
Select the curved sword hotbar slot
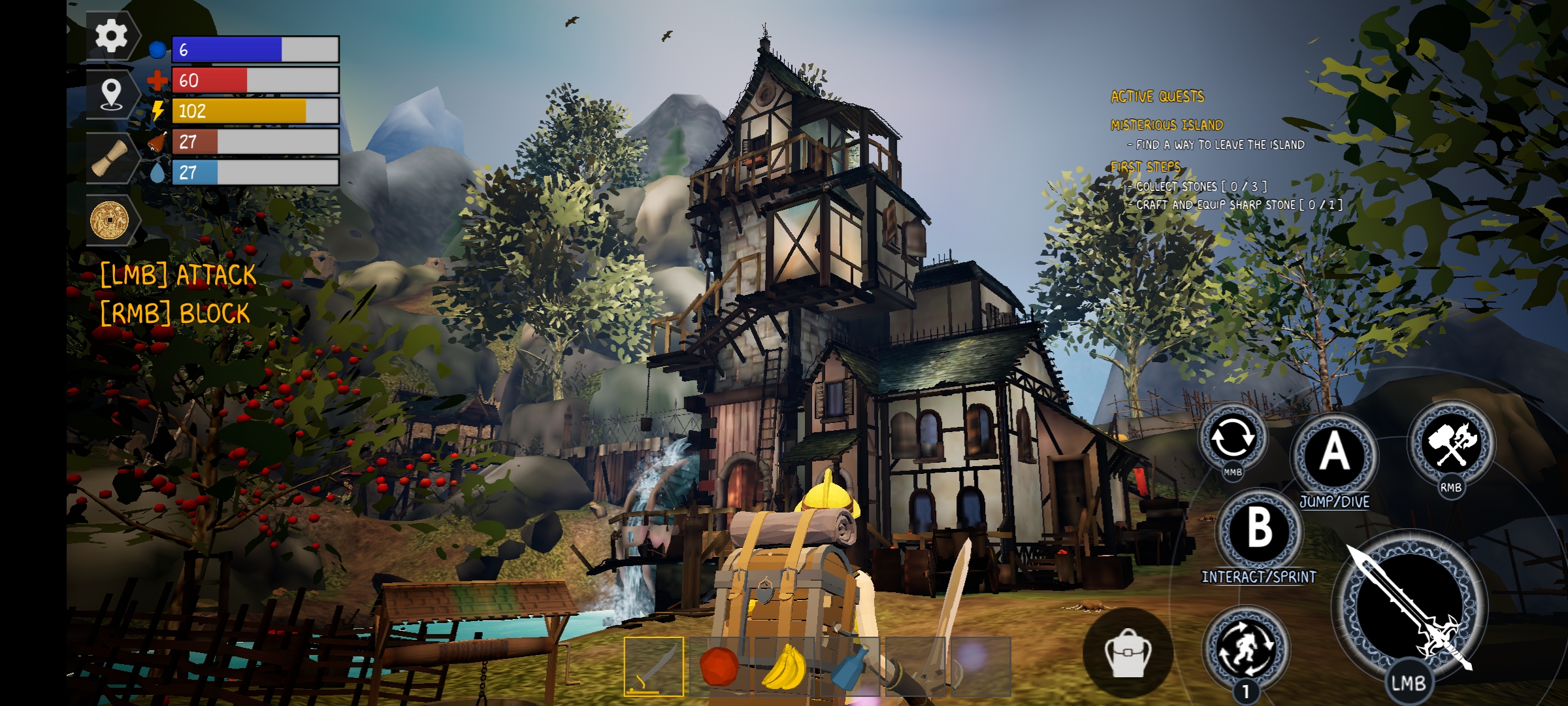click(653, 666)
